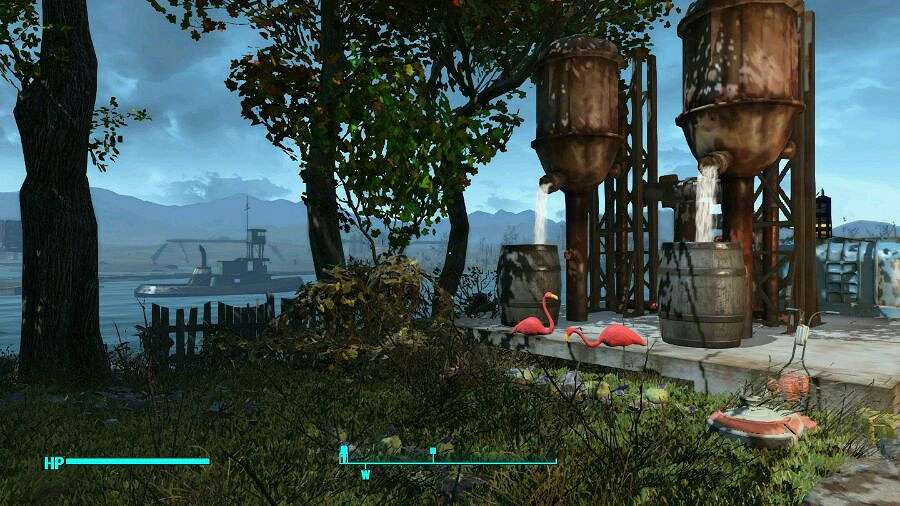Click the square marker on the compass

pyautogui.click(x=432, y=452)
